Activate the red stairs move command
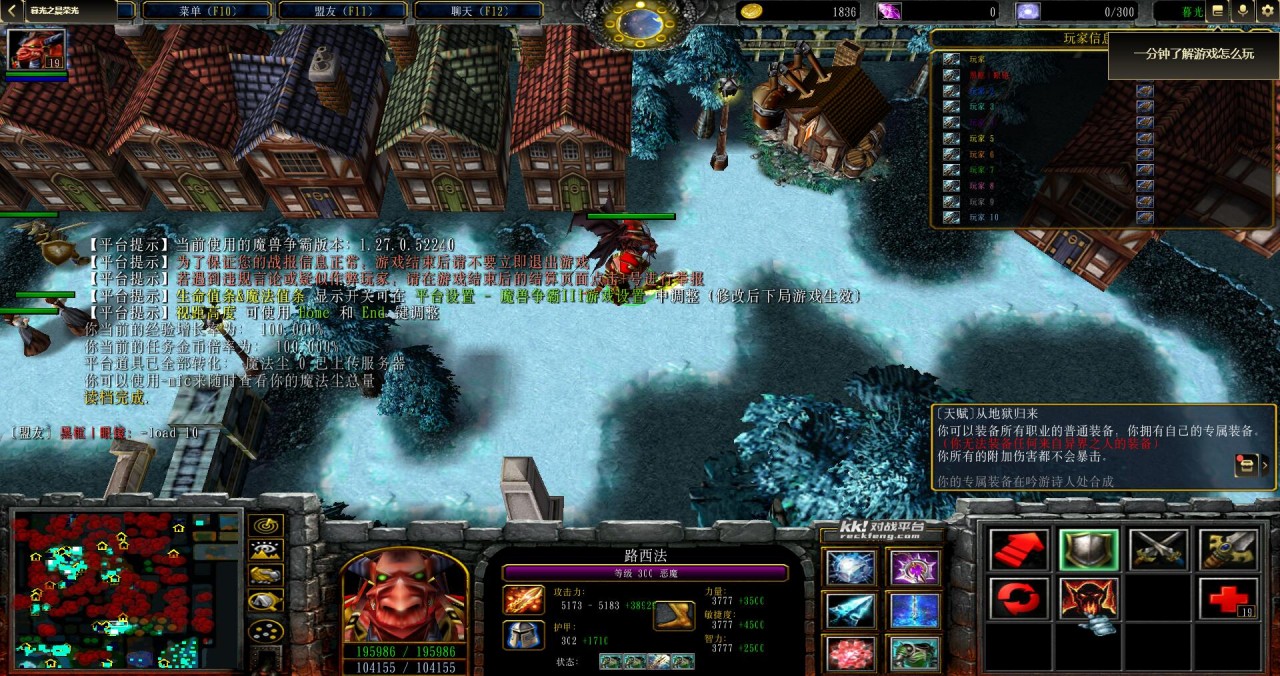This screenshot has height=676, width=1280. tap(1019, 550)
